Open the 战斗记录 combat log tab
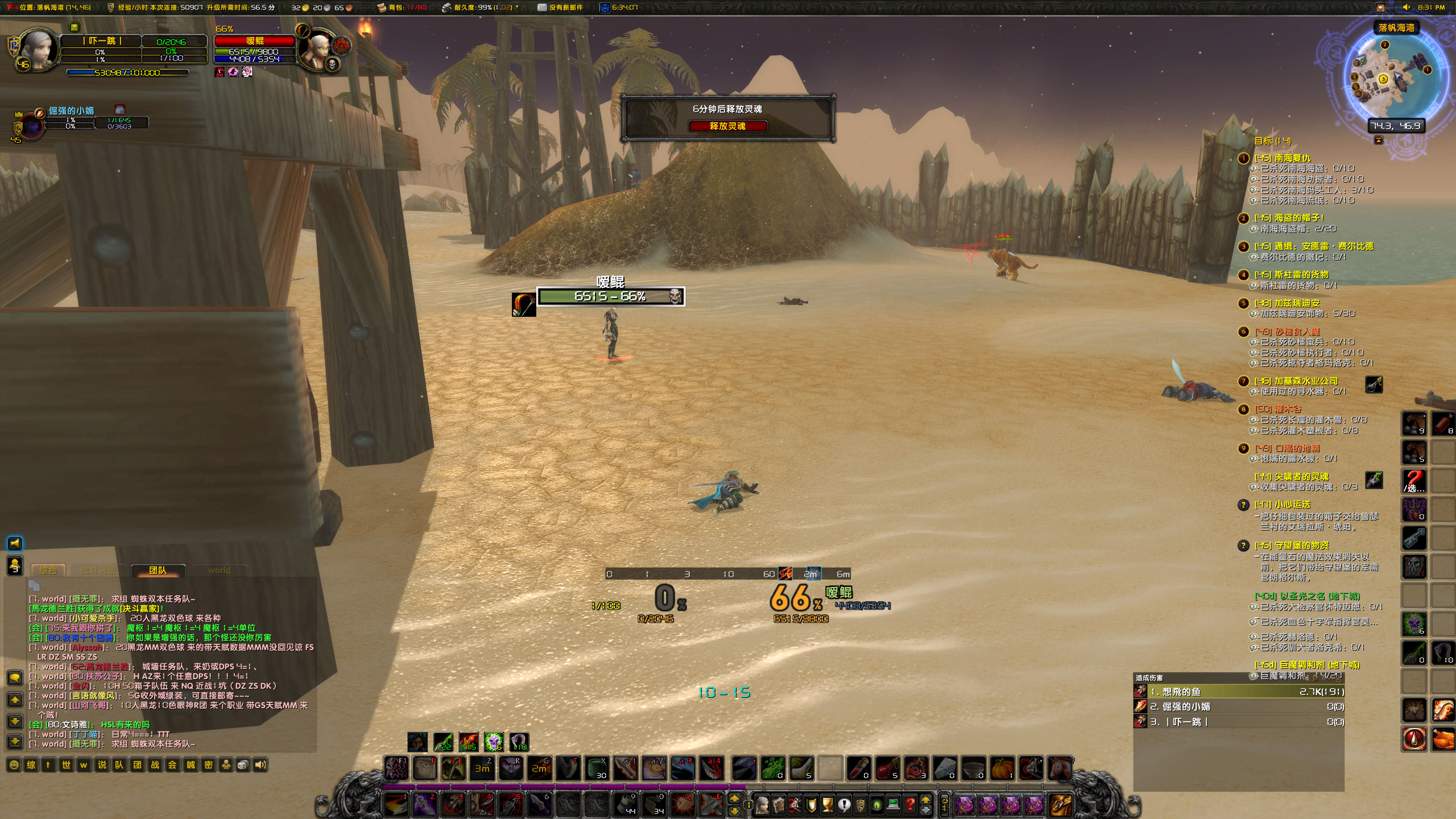Viewport: 1456px width, 819px height. coord(98,570)
